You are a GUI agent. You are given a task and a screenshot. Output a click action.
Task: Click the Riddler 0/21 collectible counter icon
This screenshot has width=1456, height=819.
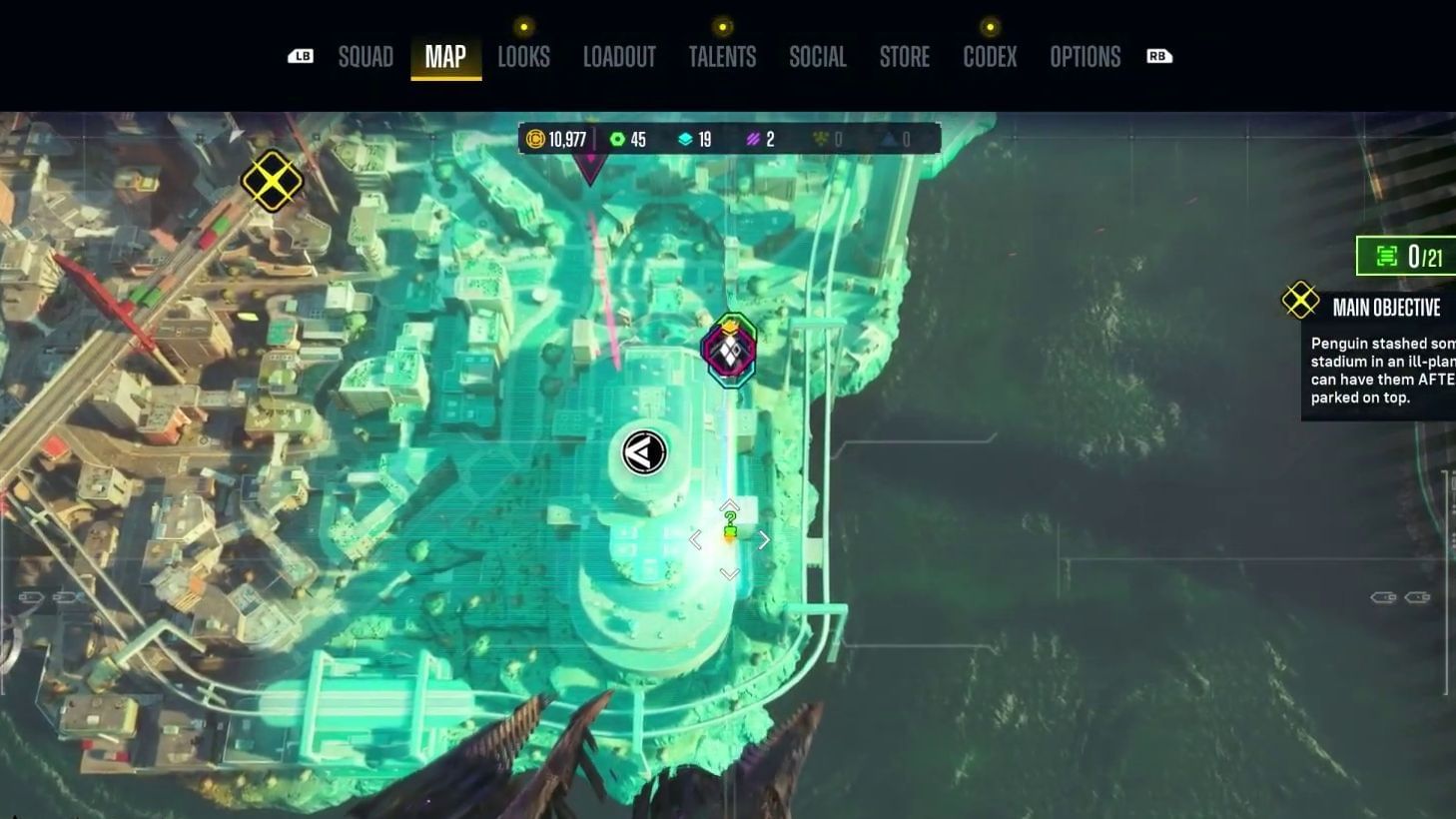tap(1386, 256)
